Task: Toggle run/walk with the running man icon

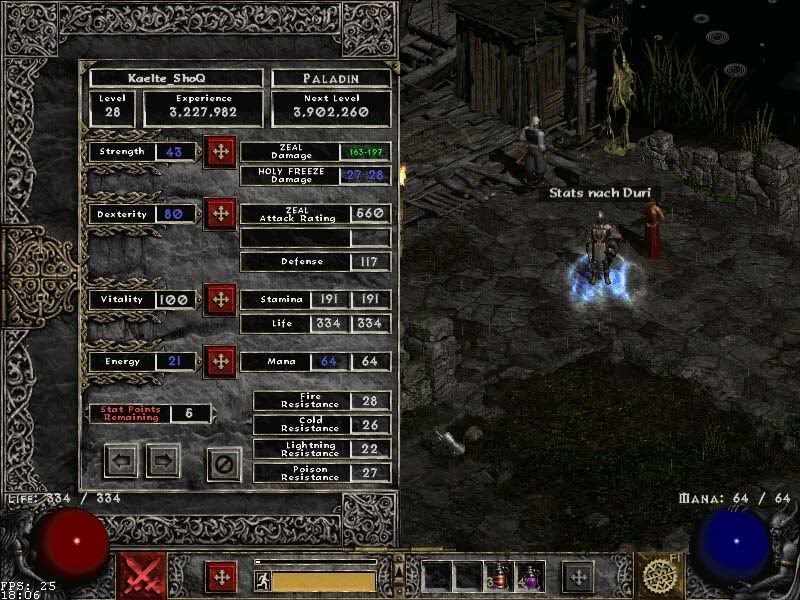Action: tap(263, 580)
